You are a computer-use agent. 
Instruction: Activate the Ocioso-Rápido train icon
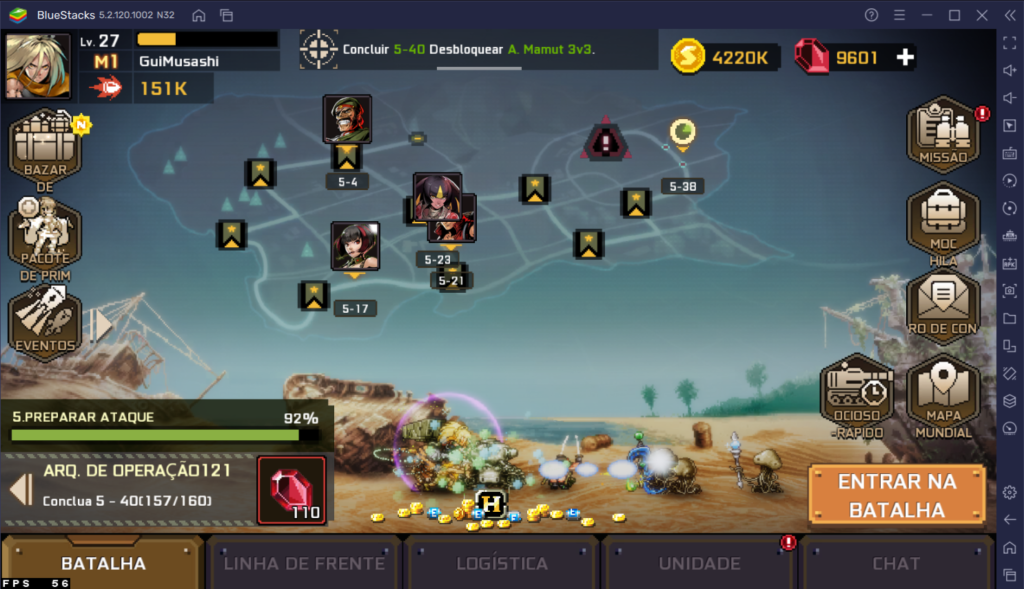pos(856,397)
